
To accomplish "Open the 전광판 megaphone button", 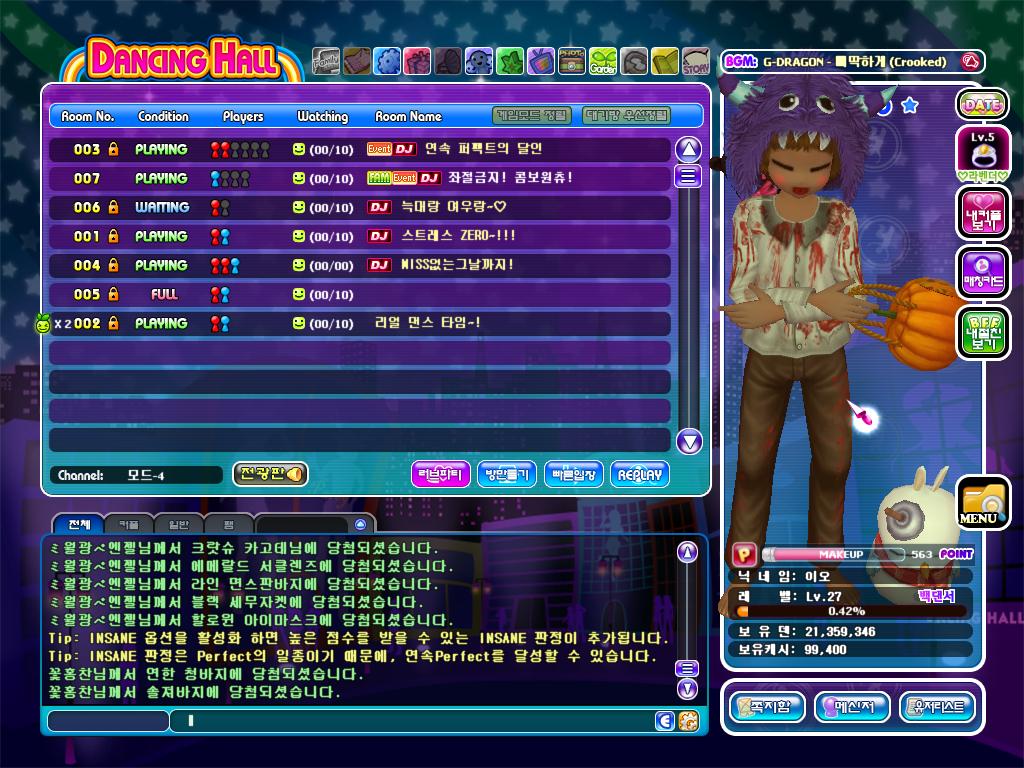I will [270, 474].
